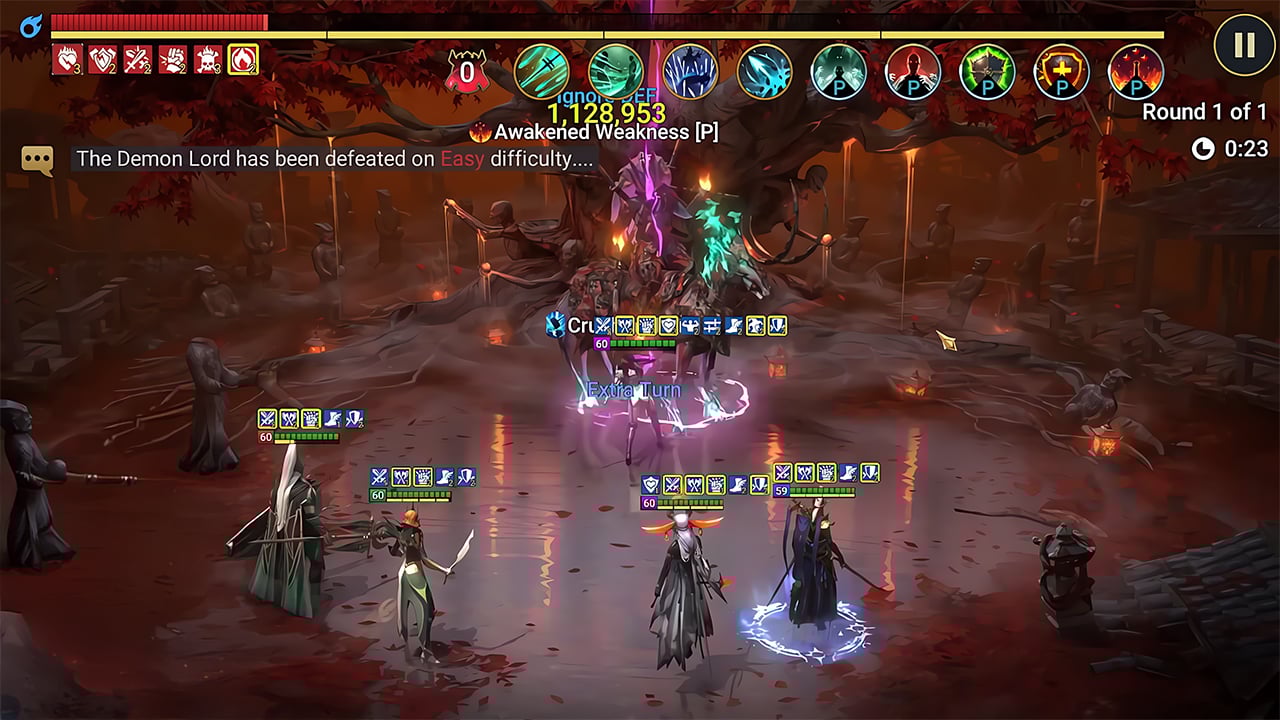Image resolution: width=1280 pixels, height=720 pixels.
Task: Inspect the broken shield debuff
Action: tap(103, 60)
